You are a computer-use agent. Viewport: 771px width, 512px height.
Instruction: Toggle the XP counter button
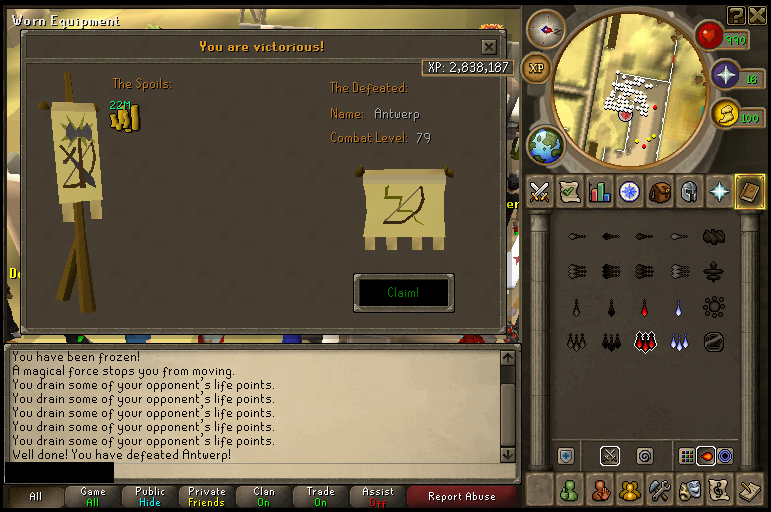(x=538, y=68)
